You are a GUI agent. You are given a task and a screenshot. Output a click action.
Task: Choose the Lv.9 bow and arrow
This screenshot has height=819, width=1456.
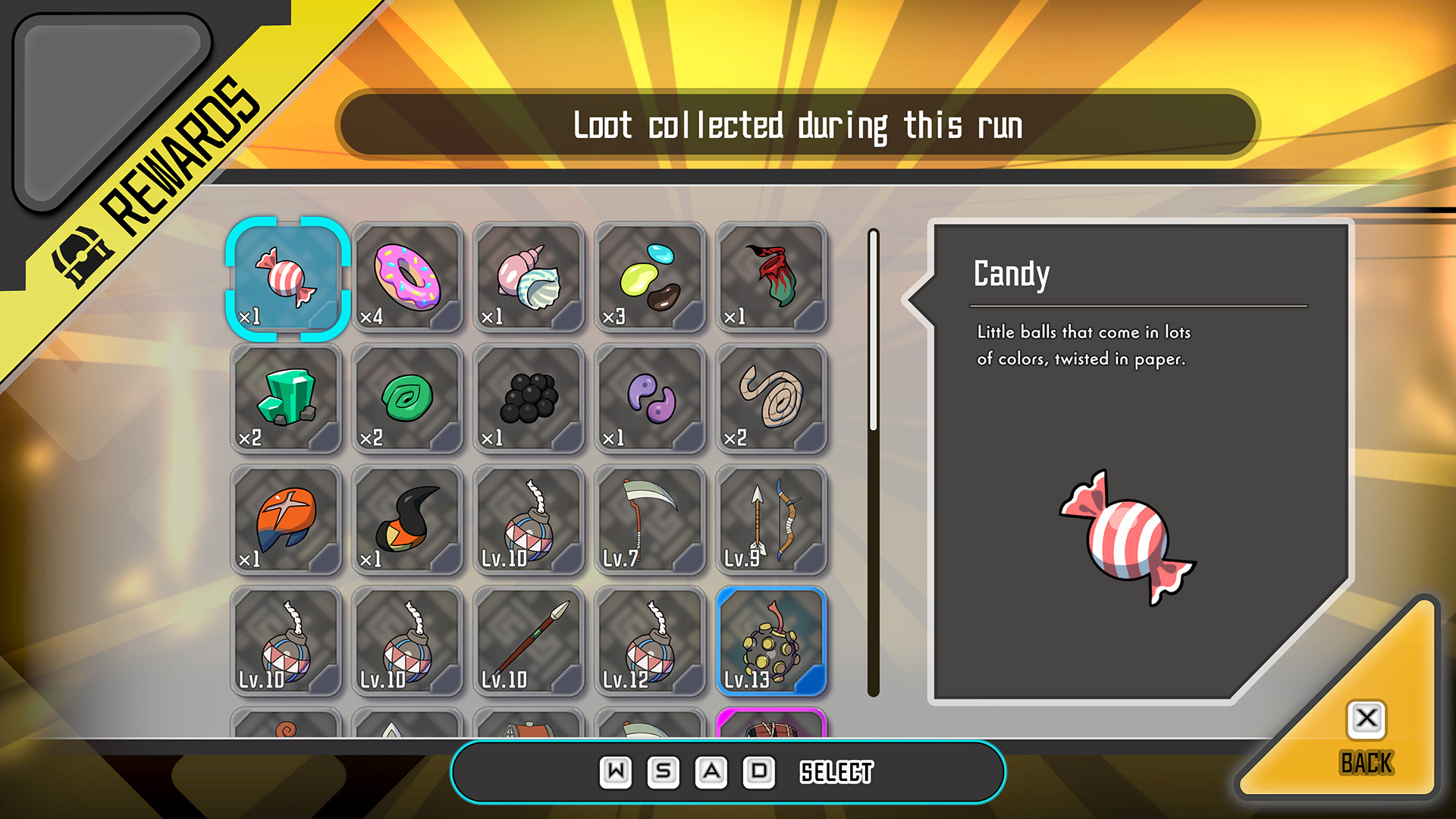coord(771,520)
